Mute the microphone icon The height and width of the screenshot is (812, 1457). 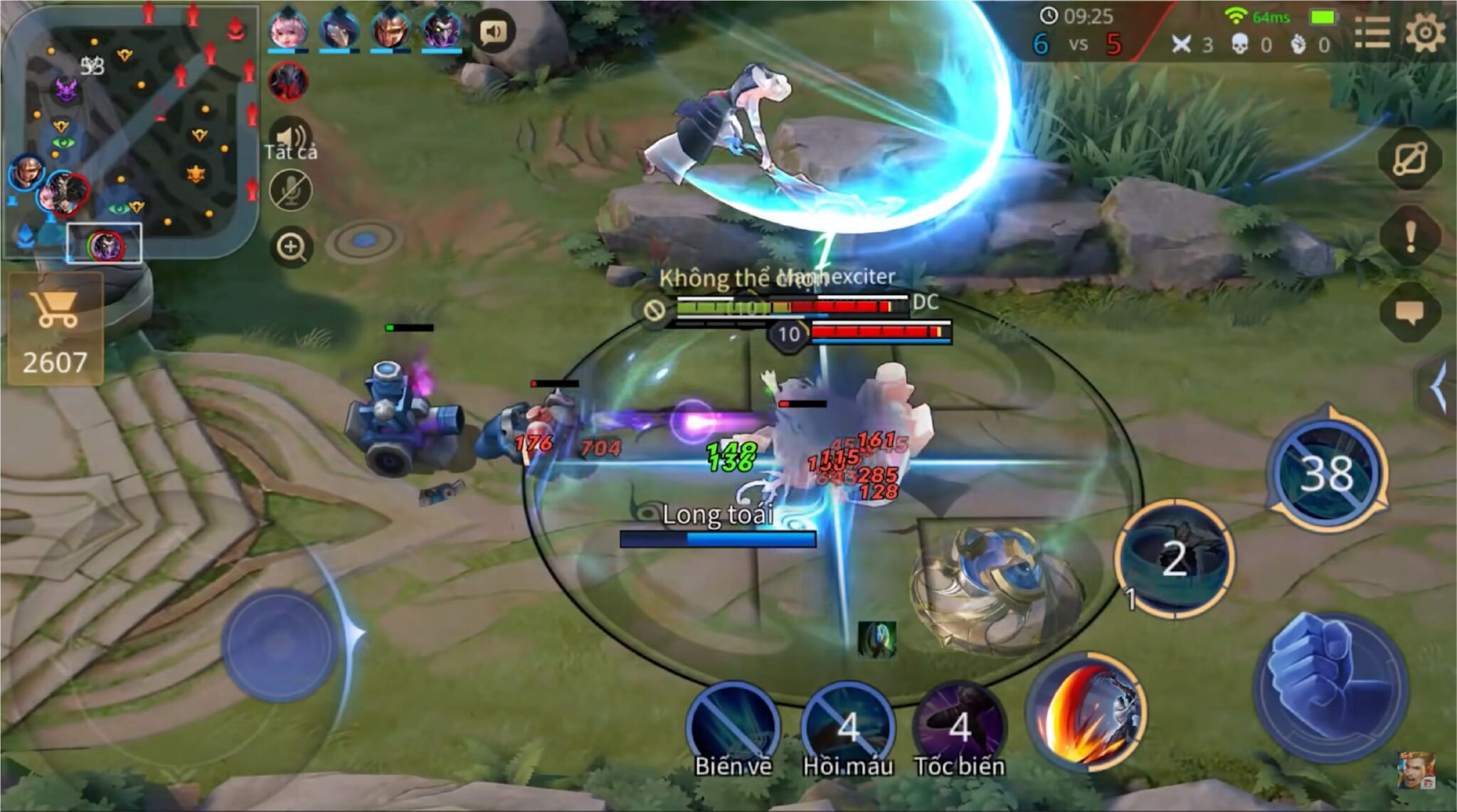pyautogui.click(x=291, y=191)
